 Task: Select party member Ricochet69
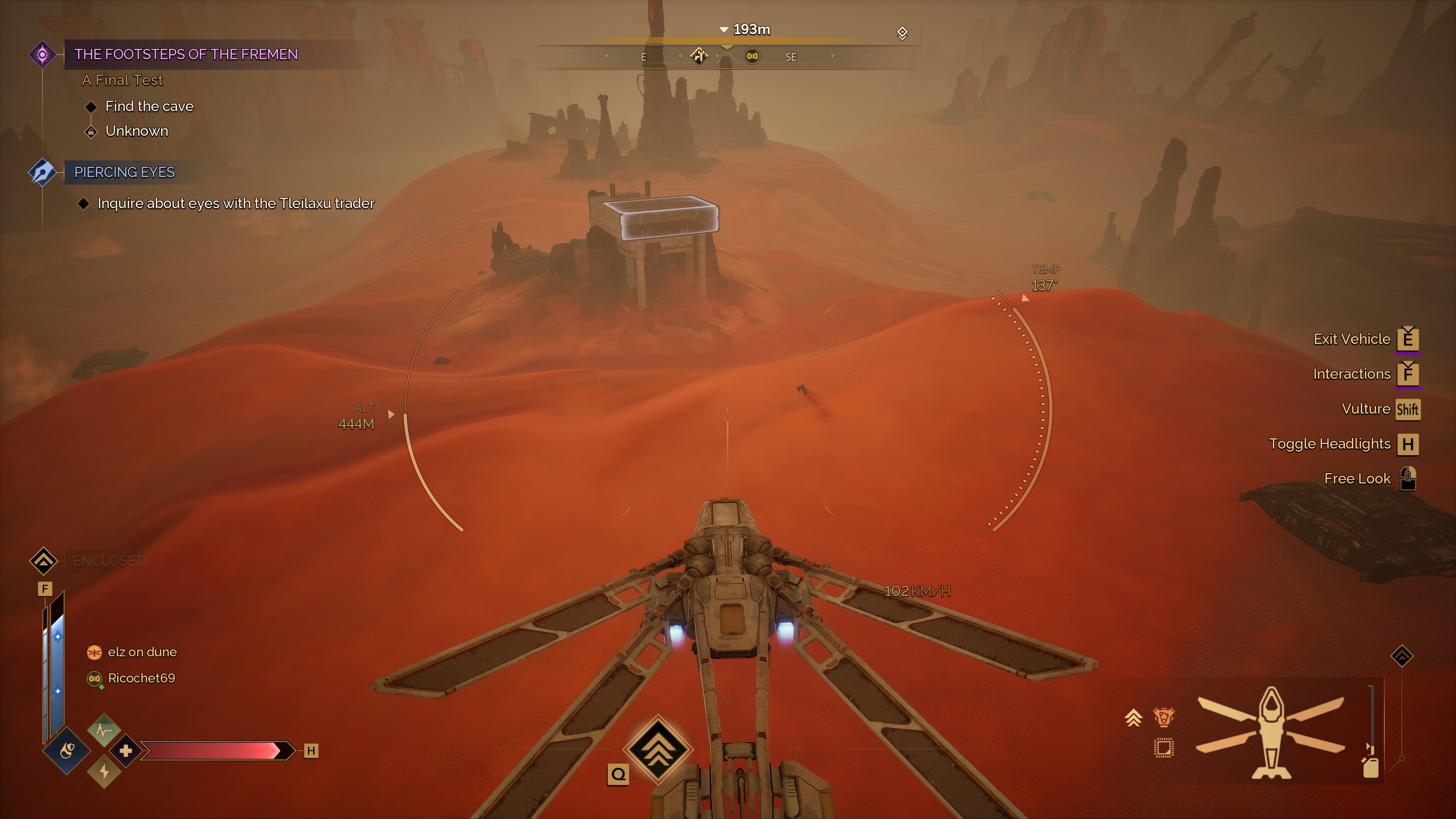coord(141,678)
